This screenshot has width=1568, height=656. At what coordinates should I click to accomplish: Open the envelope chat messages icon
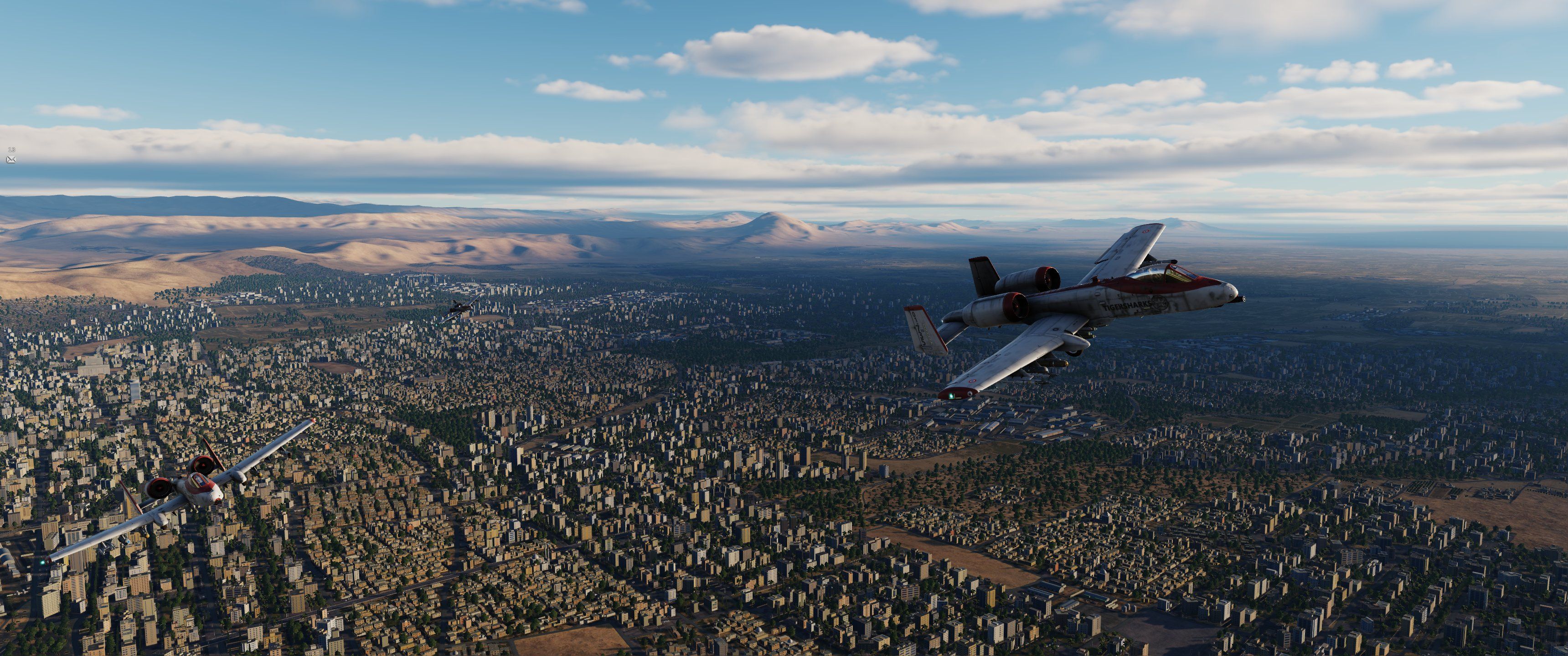[x=11, y=159]
